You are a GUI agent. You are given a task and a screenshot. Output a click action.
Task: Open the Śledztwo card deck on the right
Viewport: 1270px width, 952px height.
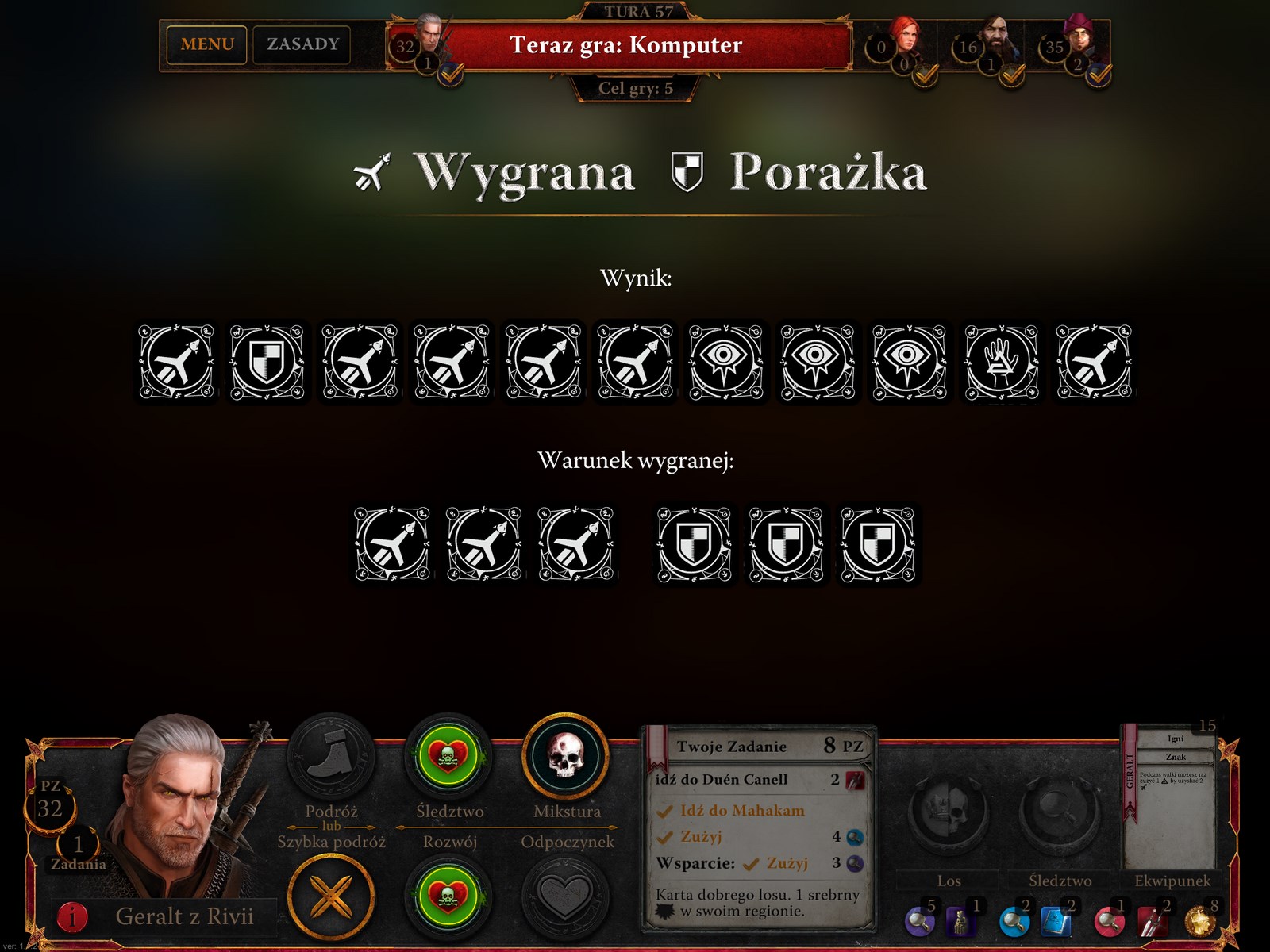1060,817
